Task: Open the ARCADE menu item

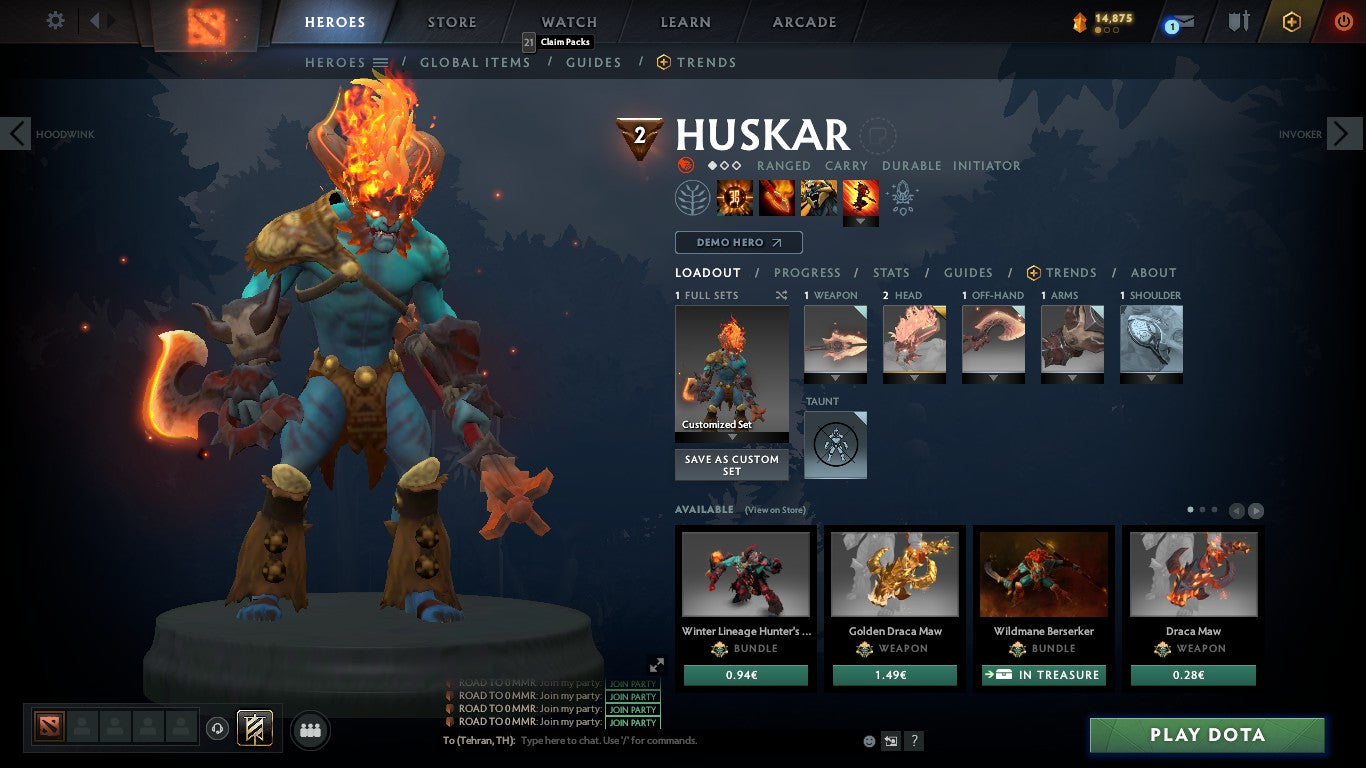Action: 803,21
